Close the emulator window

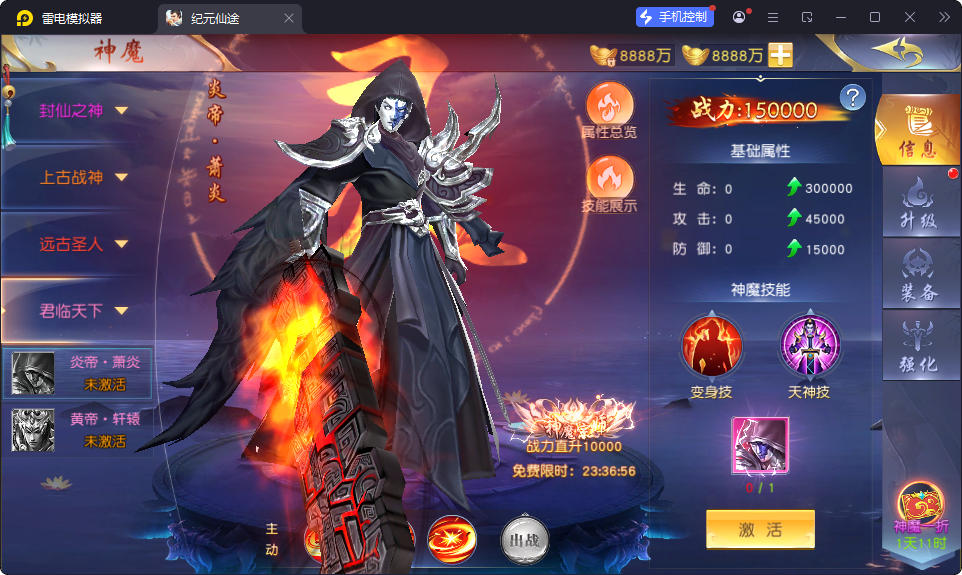click(x=910, y=17)
